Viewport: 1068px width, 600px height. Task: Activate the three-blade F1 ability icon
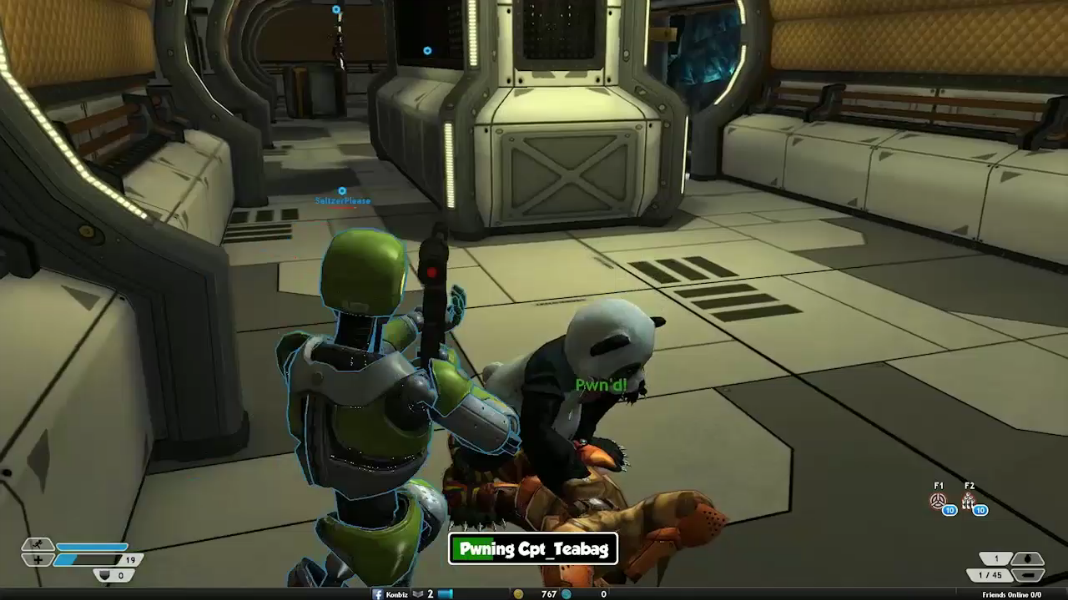[x=939, y=501]
